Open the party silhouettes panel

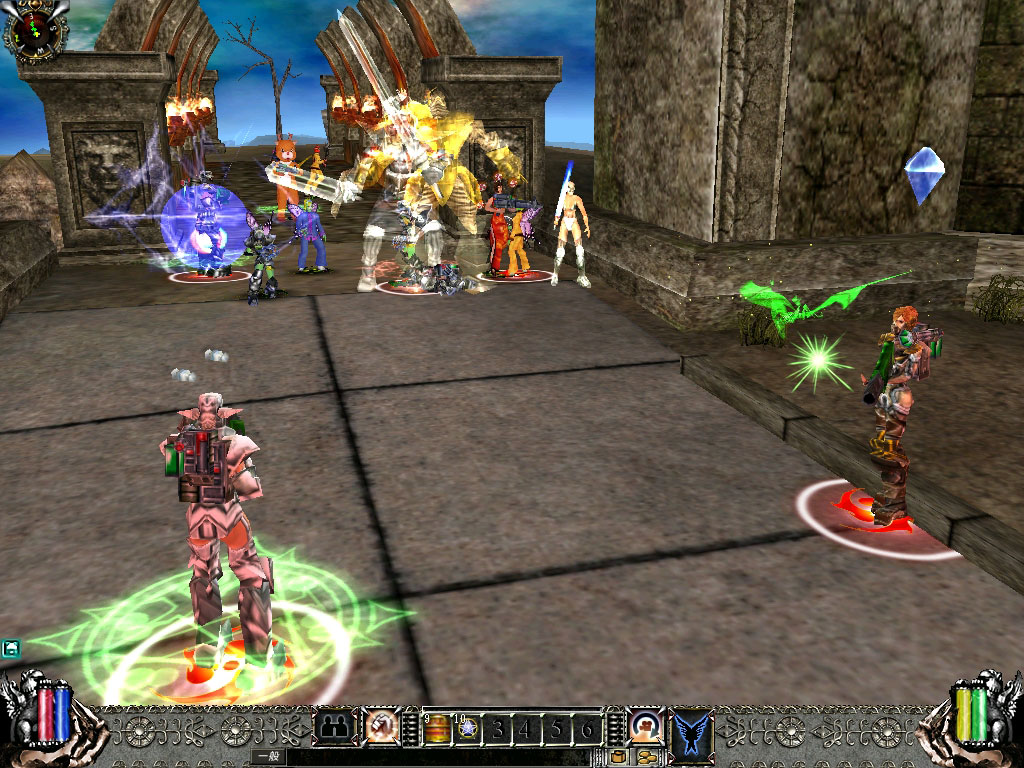point(335,727)
